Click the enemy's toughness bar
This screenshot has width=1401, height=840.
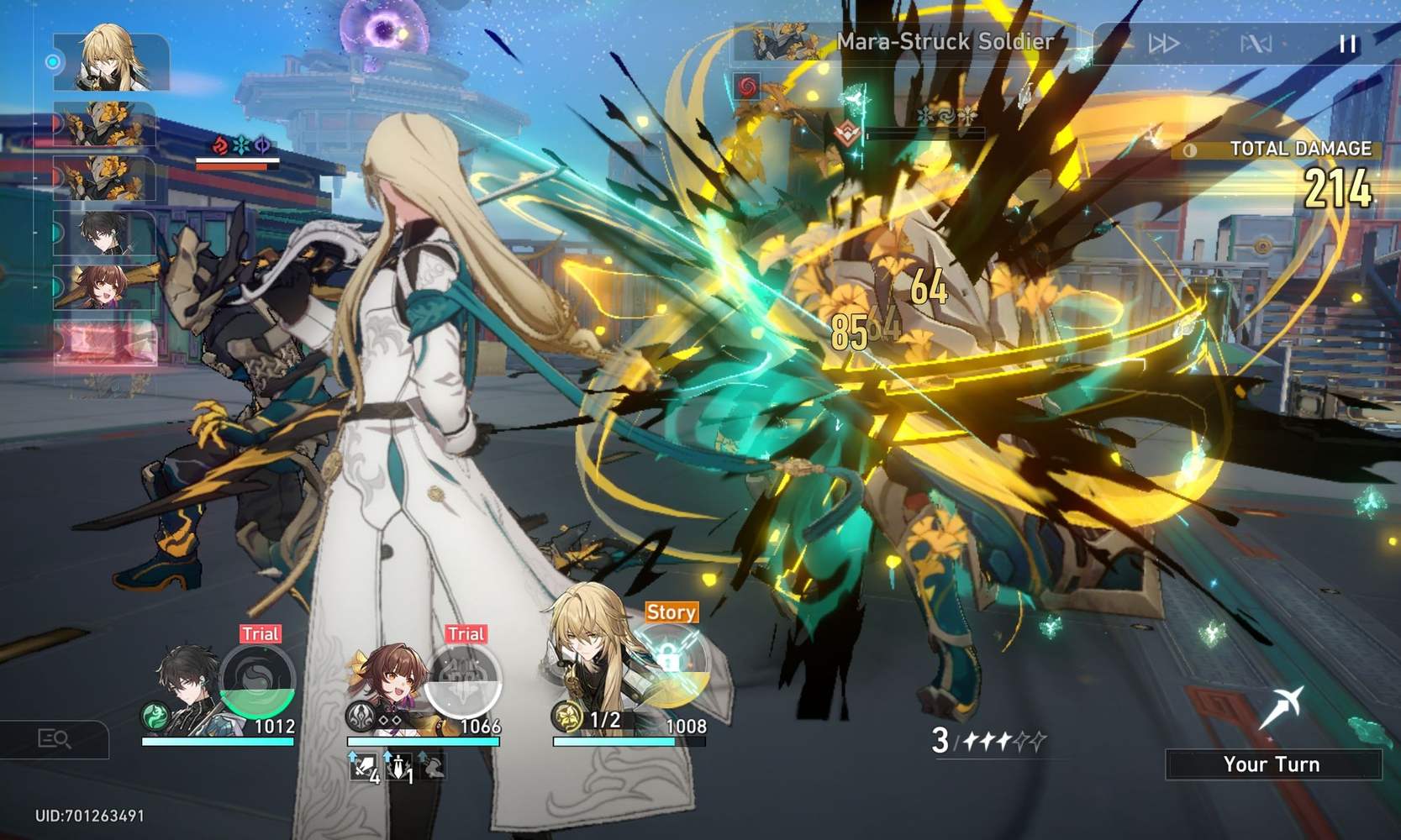click(x=924, y=133)
